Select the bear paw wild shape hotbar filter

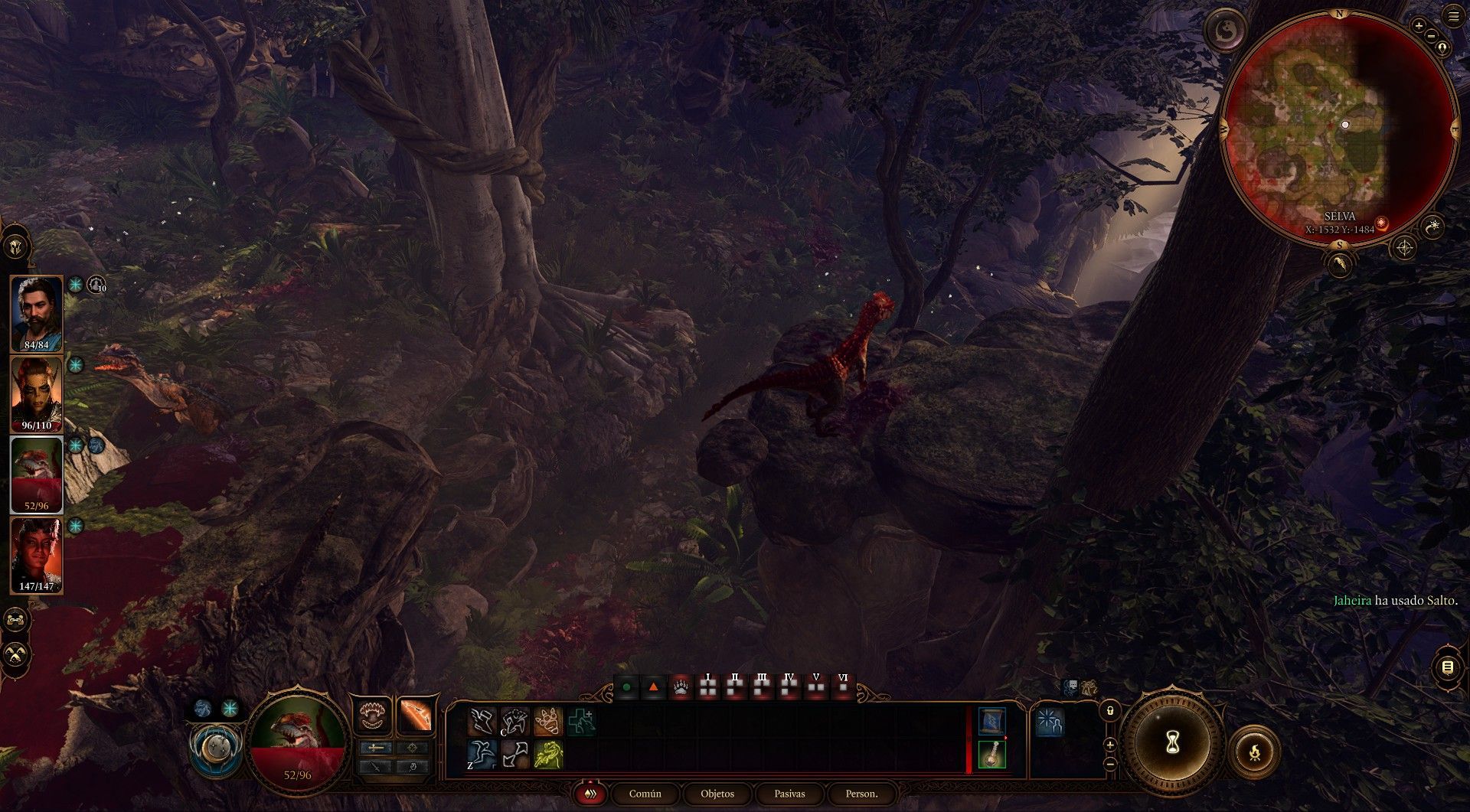[x=681, y=687]
